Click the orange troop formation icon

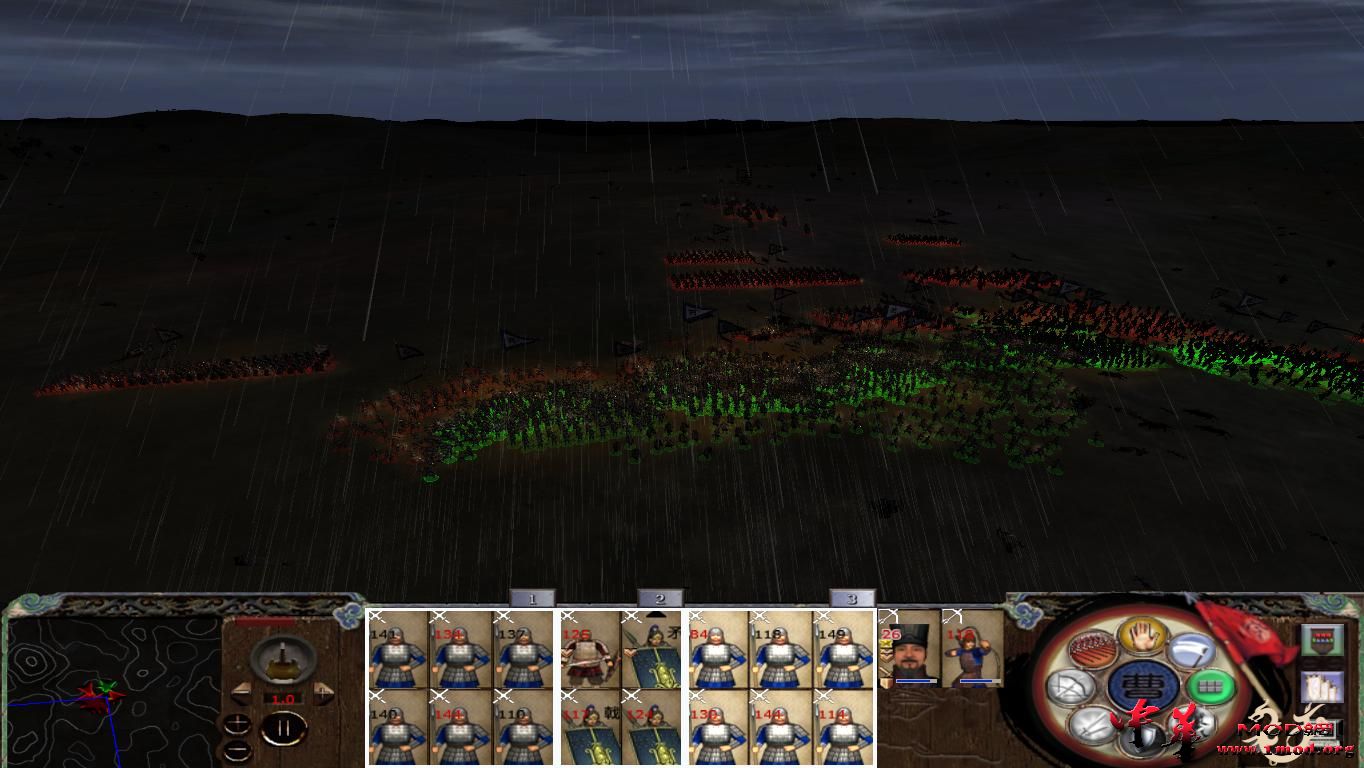(1092, 650)
